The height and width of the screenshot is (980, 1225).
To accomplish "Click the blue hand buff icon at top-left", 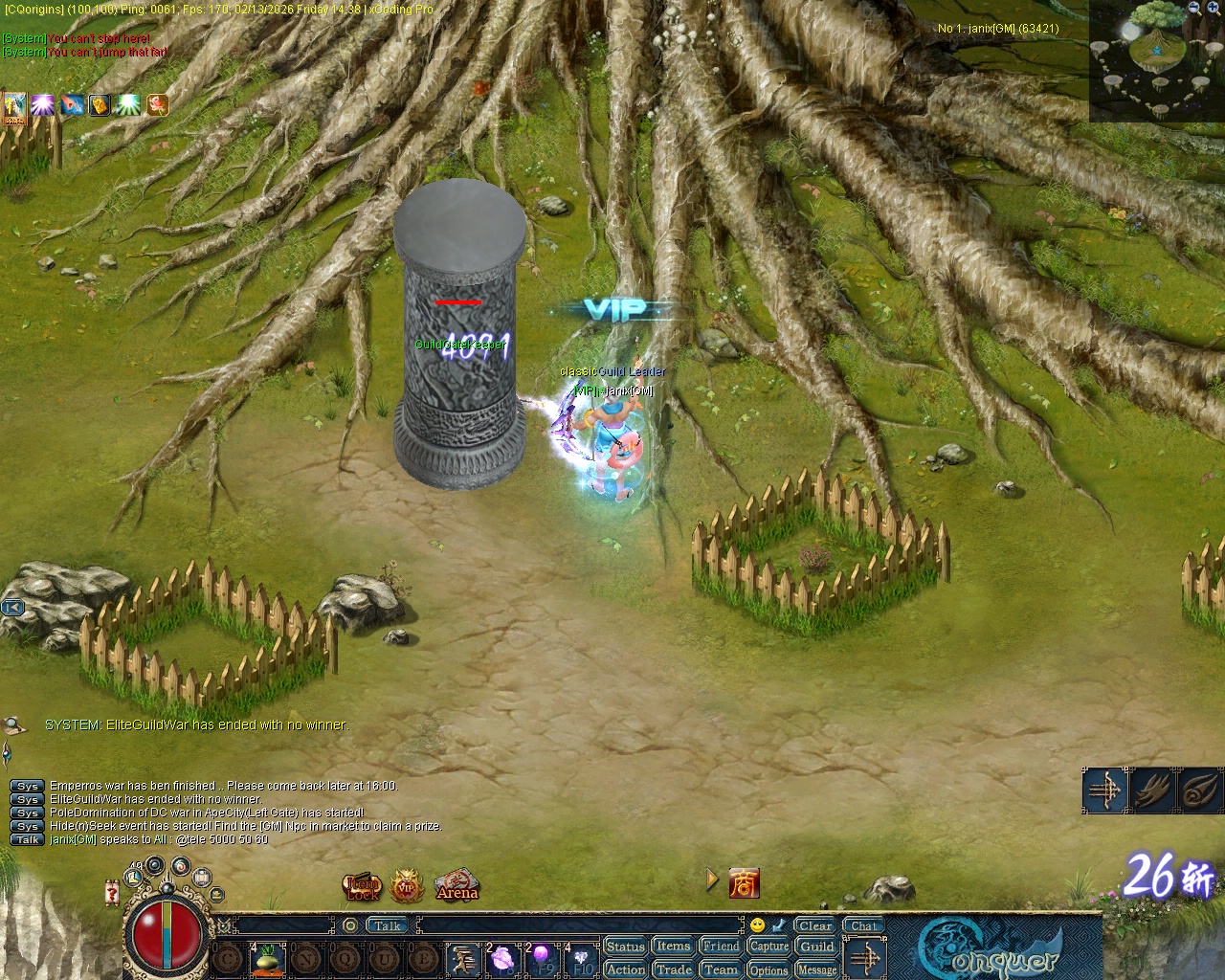I will tap(72, 105).
